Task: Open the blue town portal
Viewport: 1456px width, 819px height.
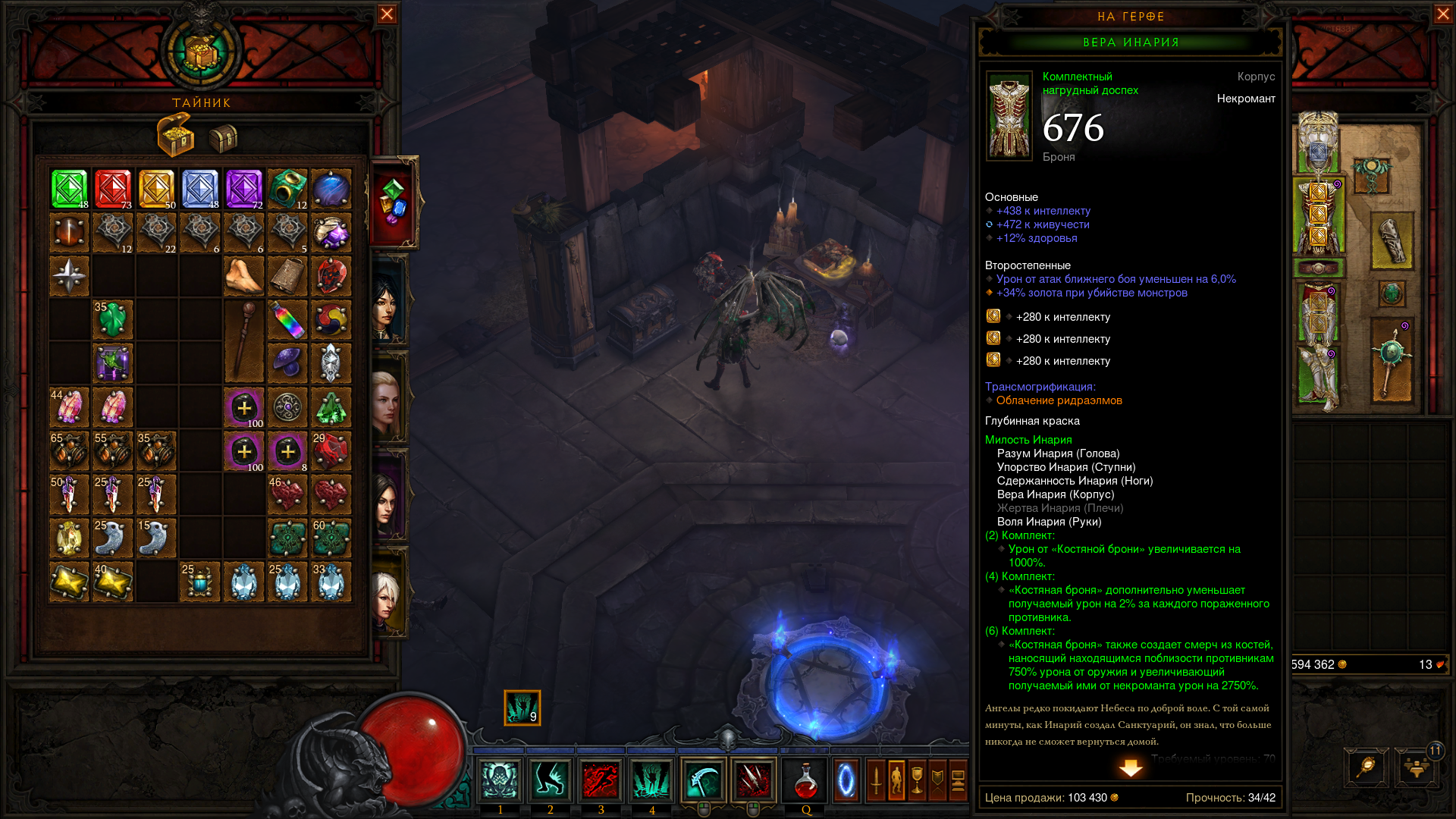Action: 846,780
